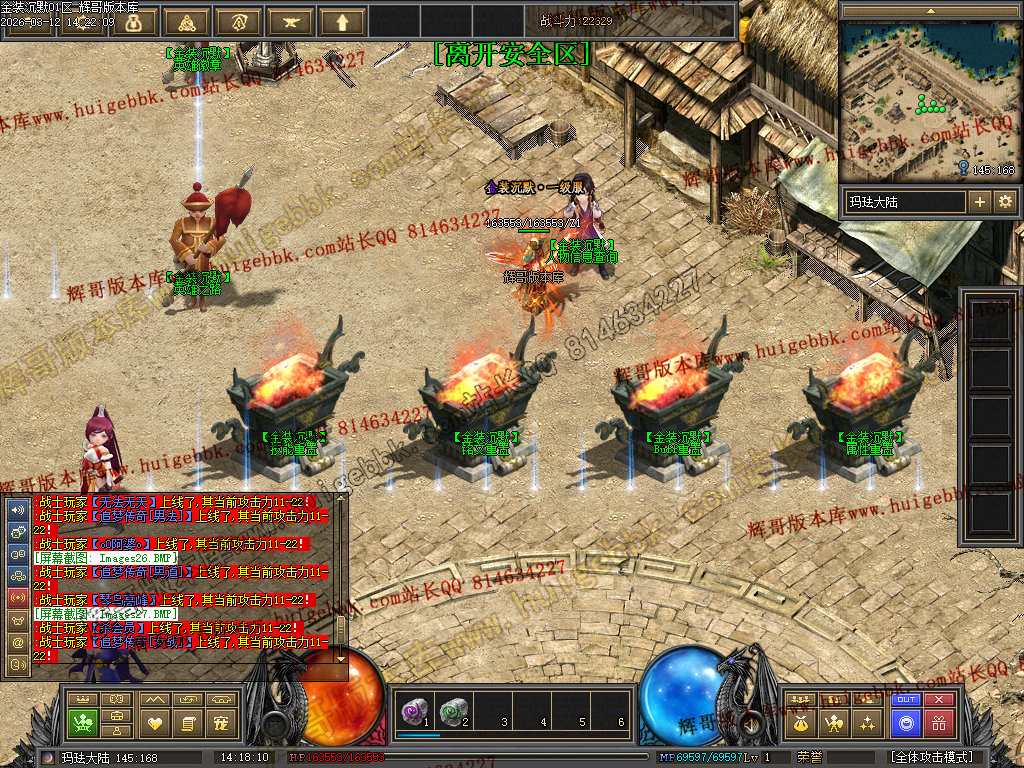Viewport: 1024px width, 768px height.
Task: Click the @ mention chat filter button
Action: (x=17, y=643)
